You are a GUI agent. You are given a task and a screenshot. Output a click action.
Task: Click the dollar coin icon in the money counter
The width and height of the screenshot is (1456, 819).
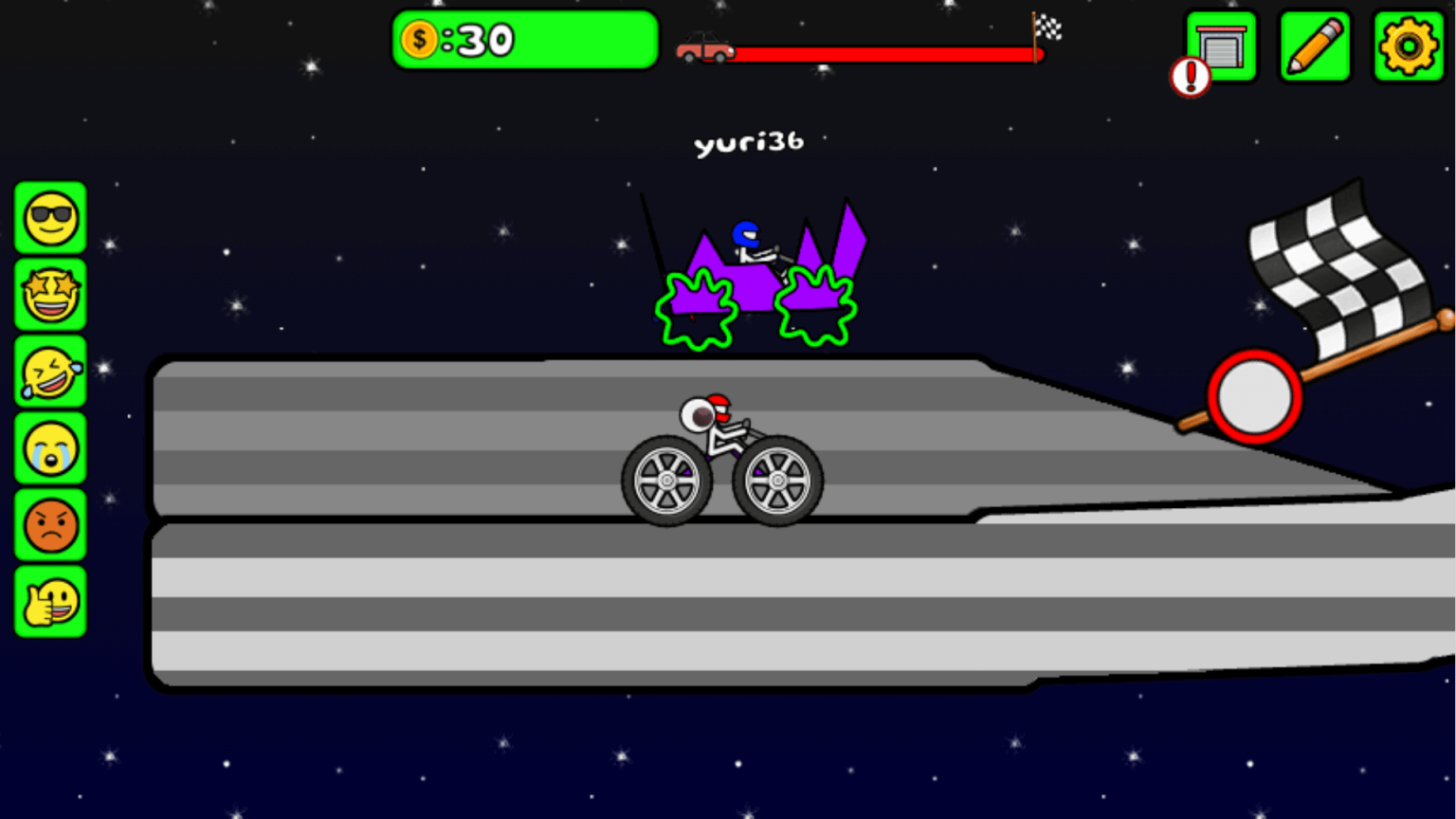pos(418,39)
